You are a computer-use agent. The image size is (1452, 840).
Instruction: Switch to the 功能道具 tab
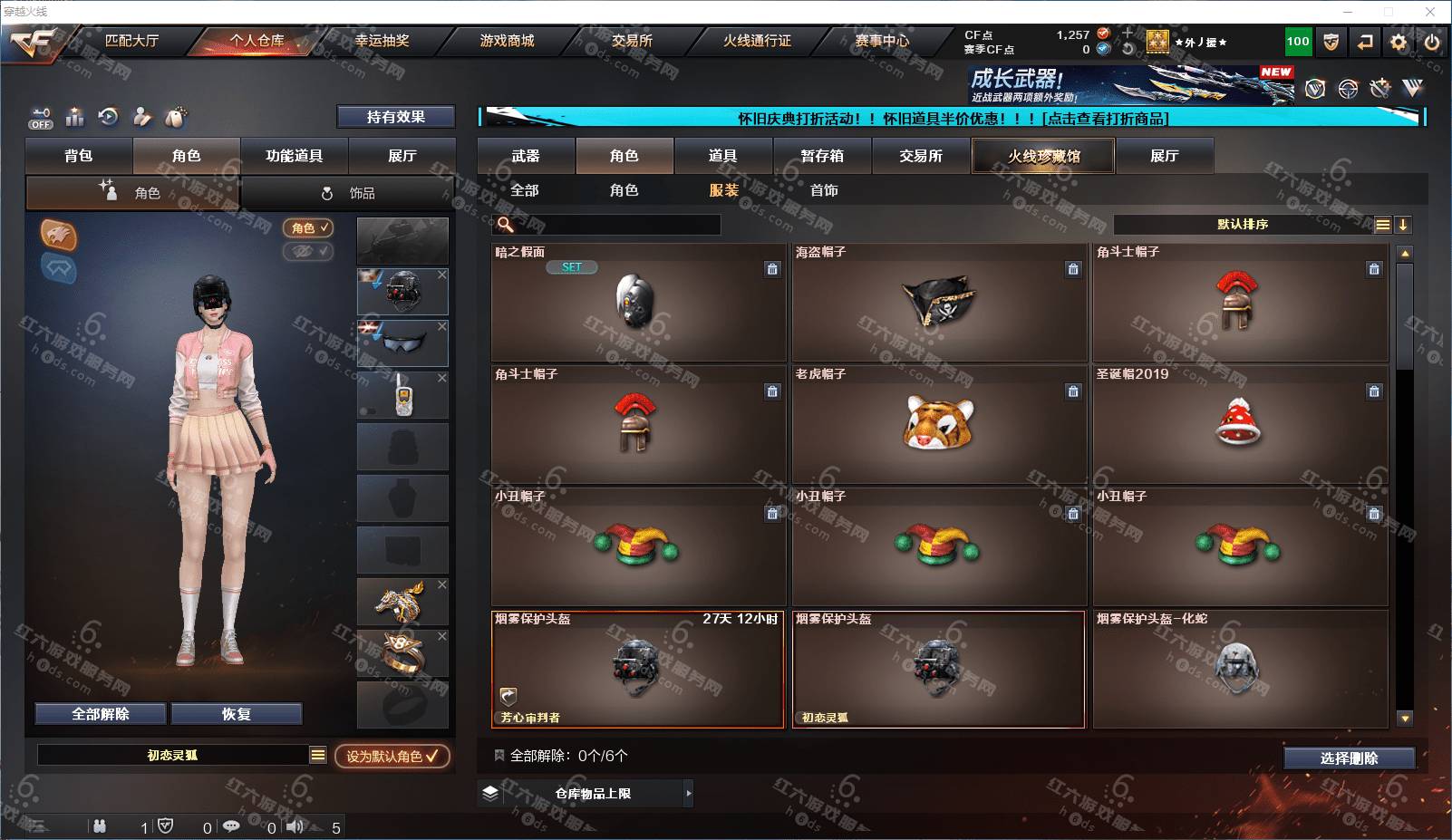294,156
